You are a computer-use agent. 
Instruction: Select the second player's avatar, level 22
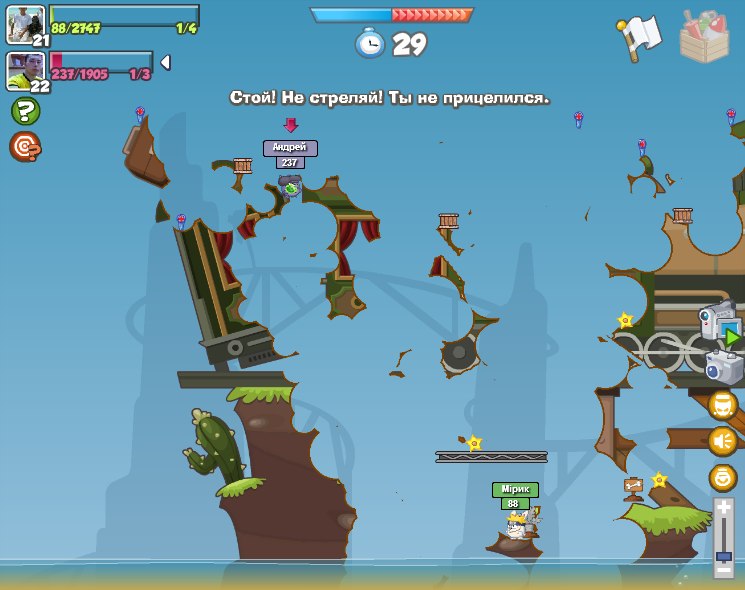[x=25, y=70]
